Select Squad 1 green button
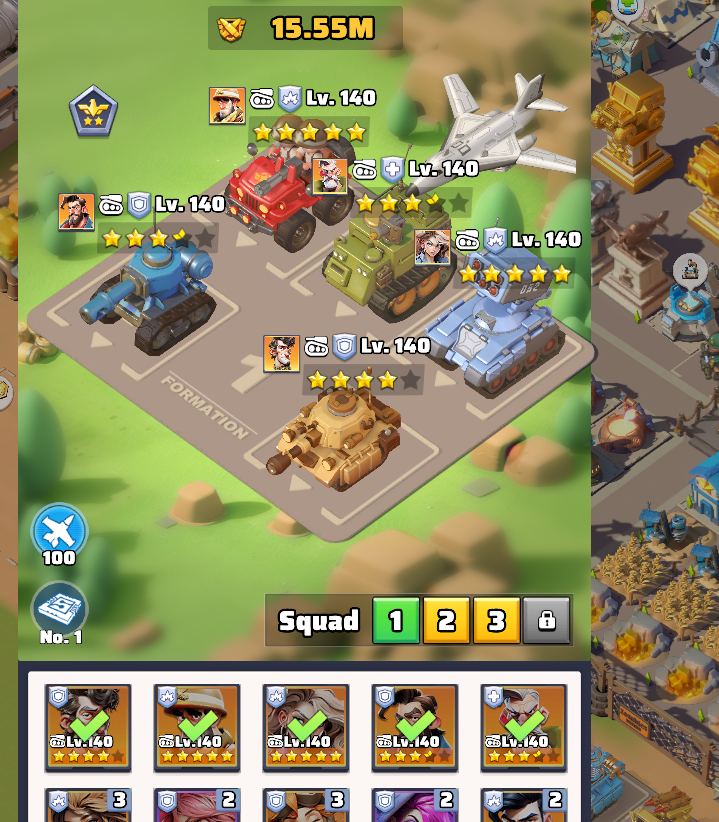The image size is (719, 822). tap(396, 621)
